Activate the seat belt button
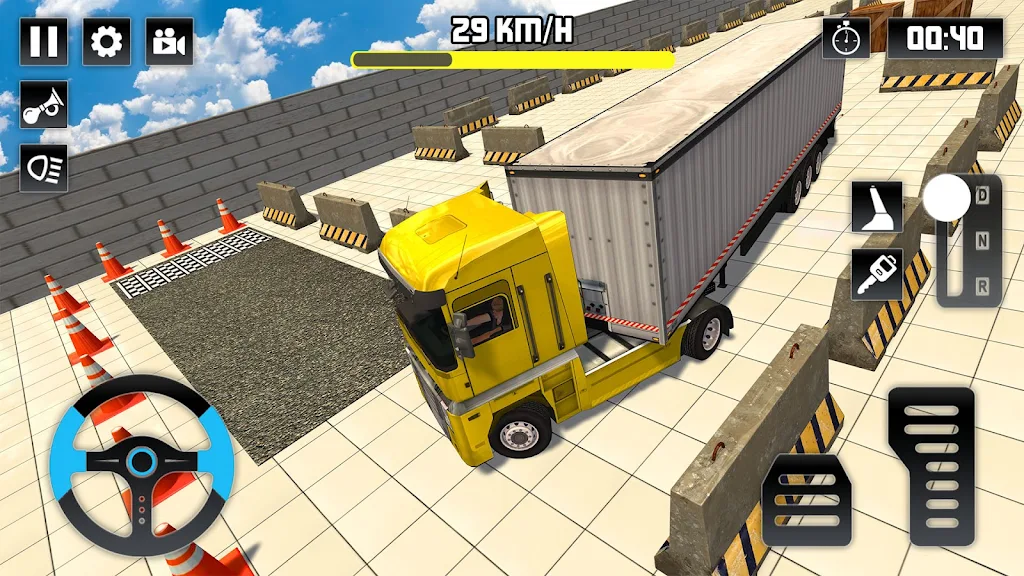 coord(877,207)
